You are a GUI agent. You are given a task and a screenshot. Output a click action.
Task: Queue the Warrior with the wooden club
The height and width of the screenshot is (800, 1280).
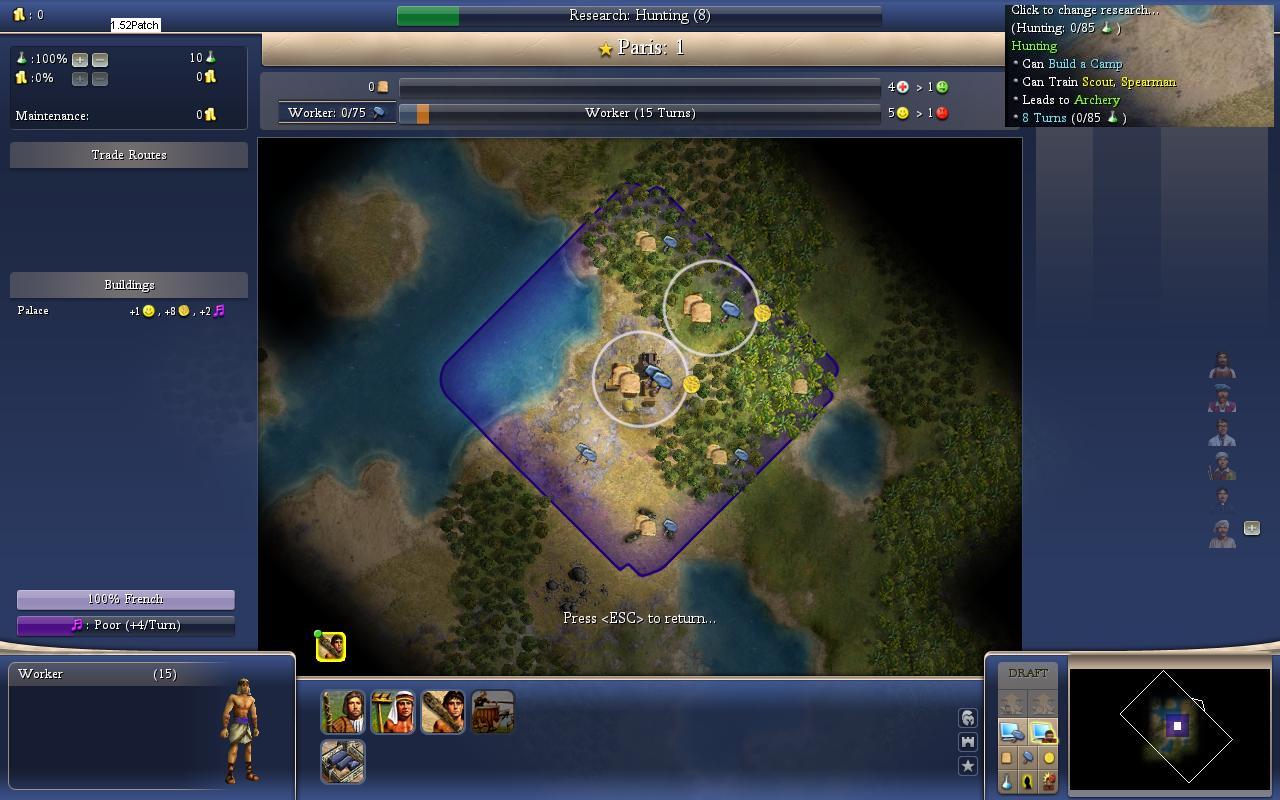pos(442,711)
